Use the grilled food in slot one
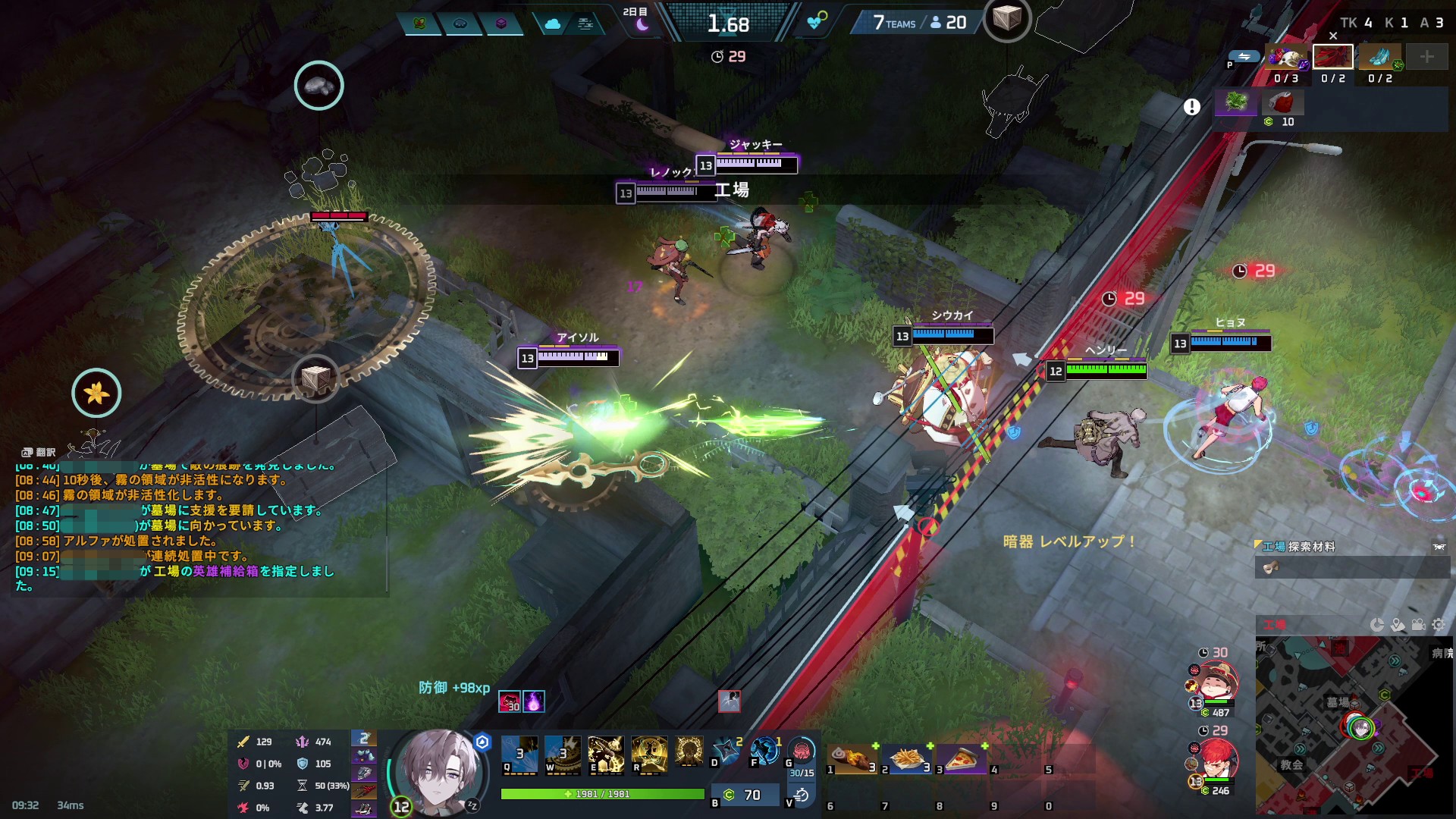The width and height of the screenshot is (1456, 819). coord(853,758)
